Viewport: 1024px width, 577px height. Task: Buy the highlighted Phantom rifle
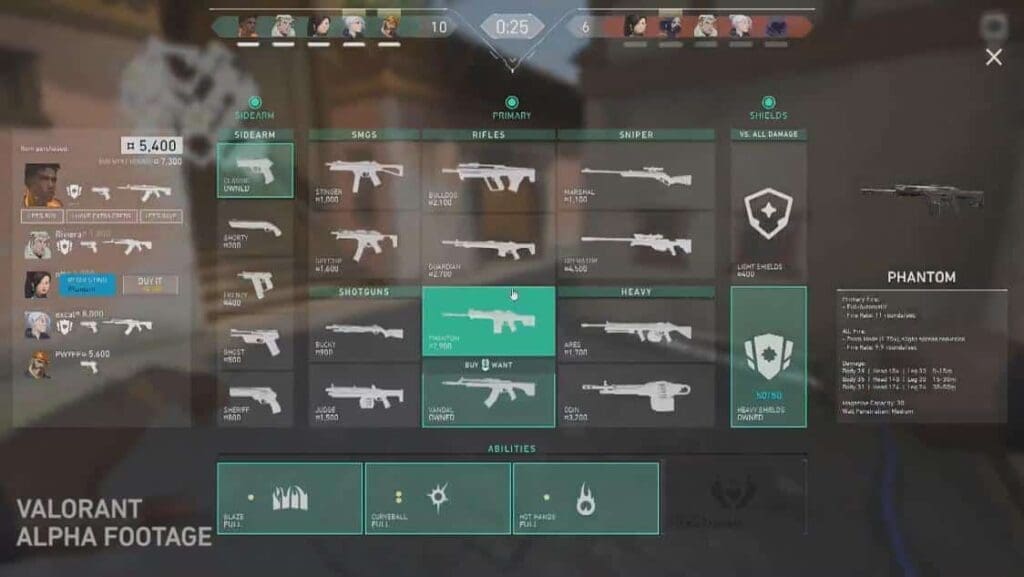point(488,320)
